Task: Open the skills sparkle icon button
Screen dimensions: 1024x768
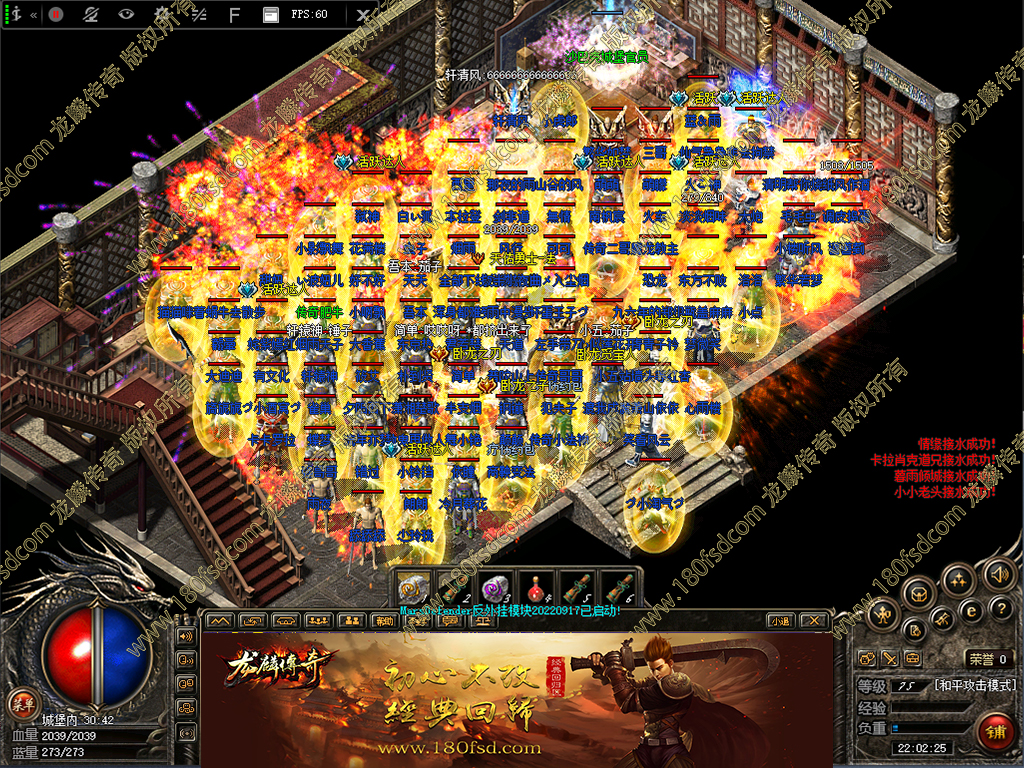Action: tap(958, 580)
